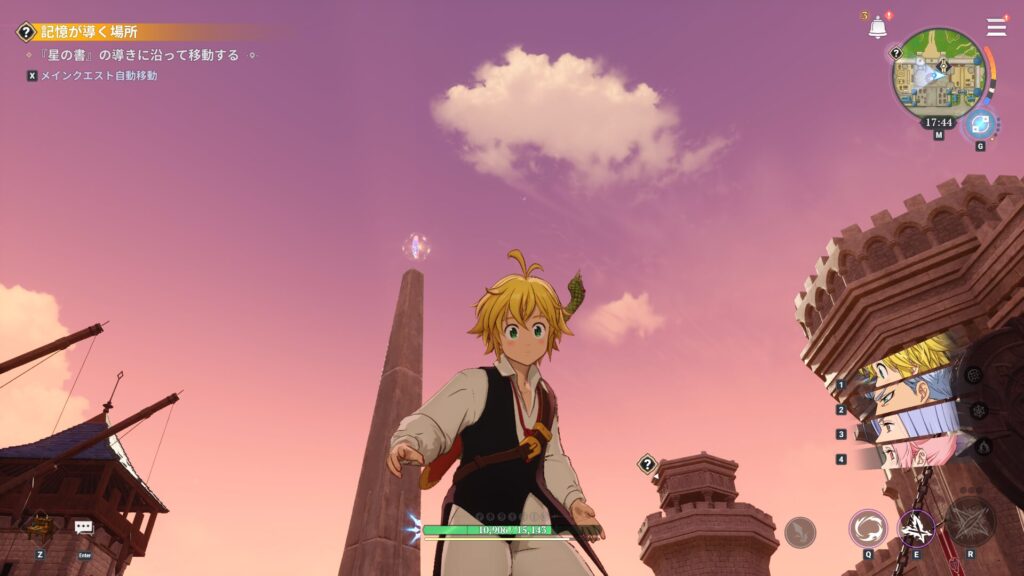Click the greyed-out feather skill icon

click(800, 532)
